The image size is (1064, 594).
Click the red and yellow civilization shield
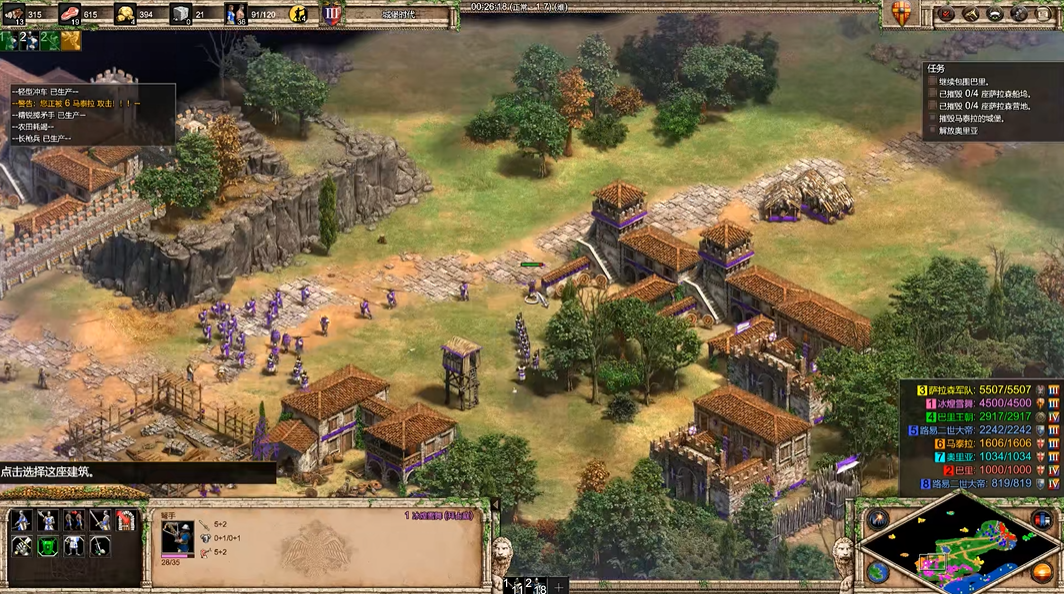pyautogui.click(x=902, y=13)
